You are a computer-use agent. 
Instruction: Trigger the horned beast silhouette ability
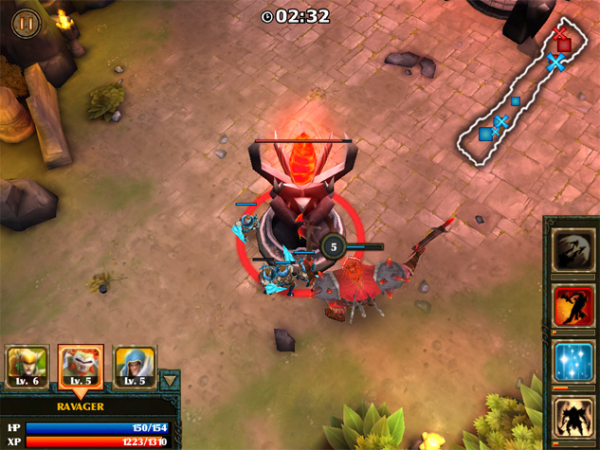tap(574, 416)
